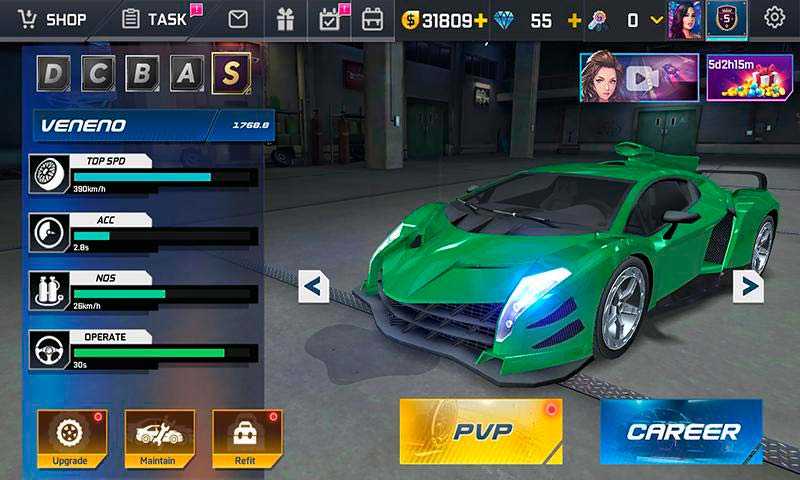Open the S rank badge
Image resolution: width=800 pixels, height=480 pixels.
point(726,18)
